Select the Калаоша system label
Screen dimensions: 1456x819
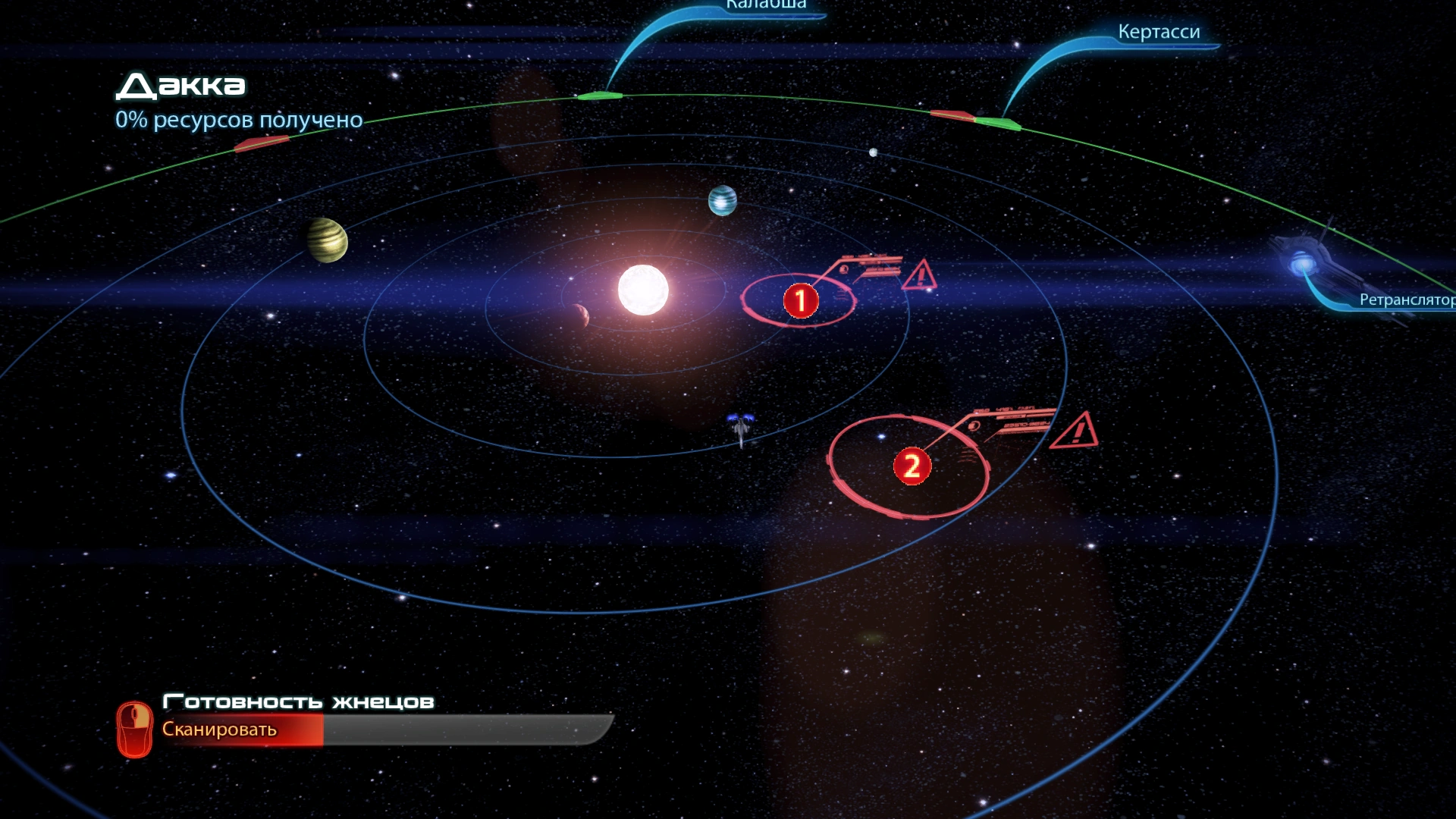click(x=766, y=6)
